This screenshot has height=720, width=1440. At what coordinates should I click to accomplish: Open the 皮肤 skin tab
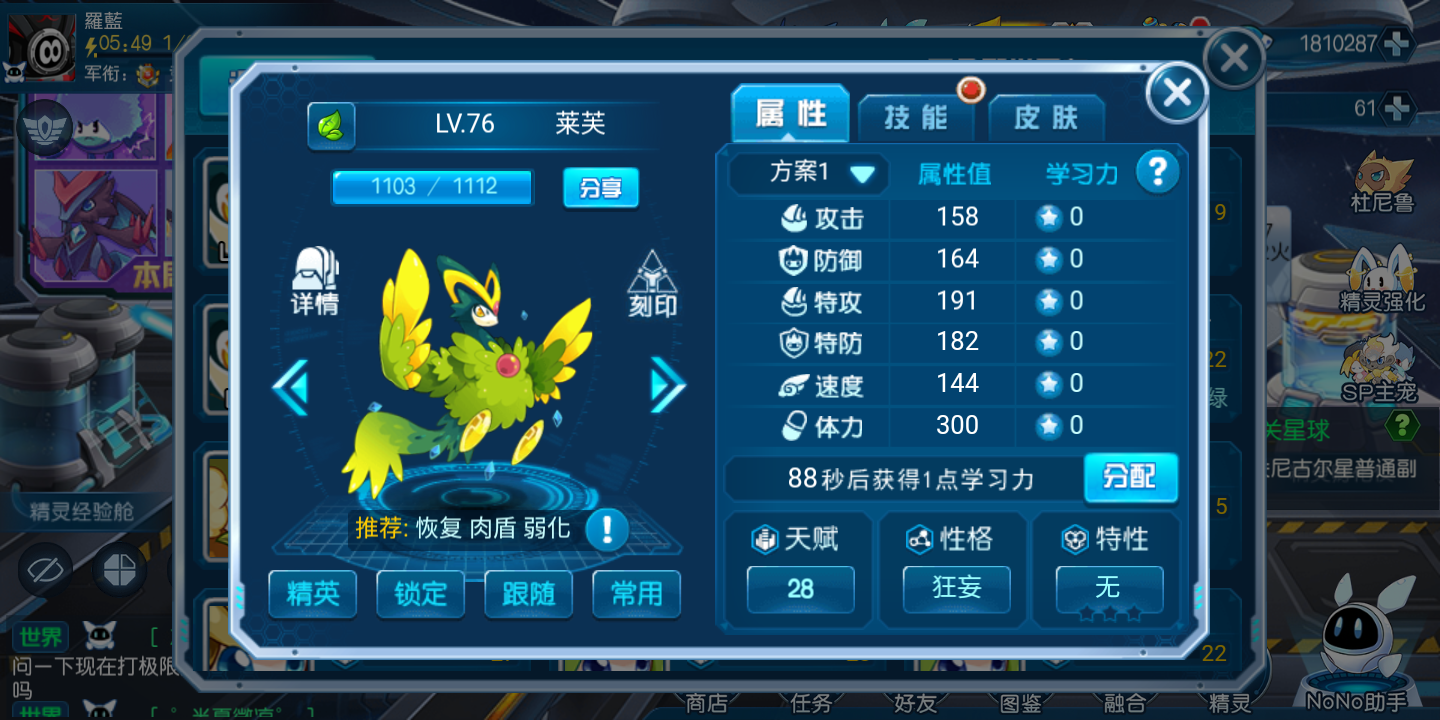(1046, 118)
